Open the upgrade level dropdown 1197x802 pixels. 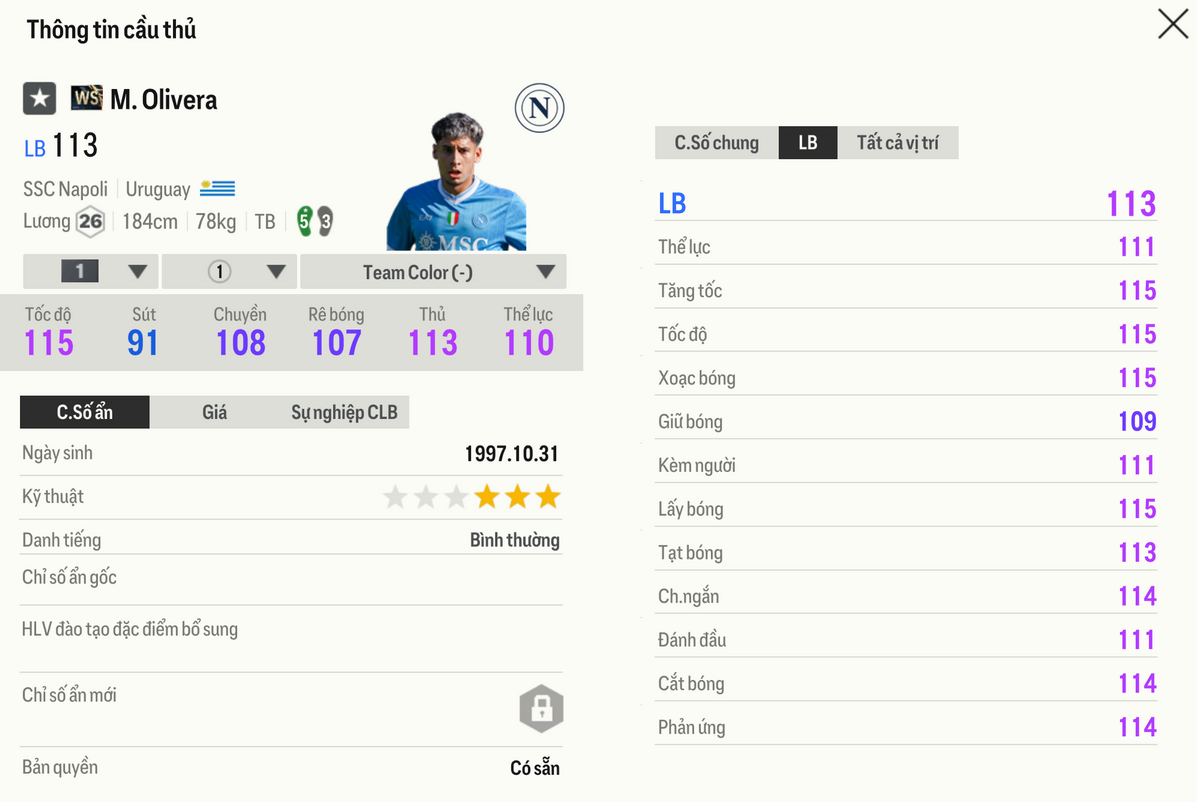point(91,272)
